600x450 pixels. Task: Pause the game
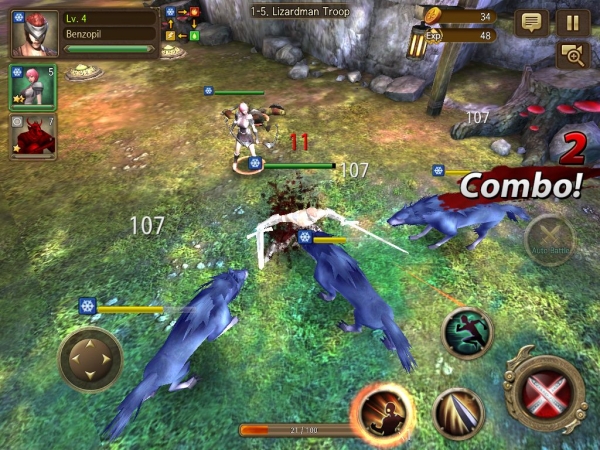coord(572,22)
